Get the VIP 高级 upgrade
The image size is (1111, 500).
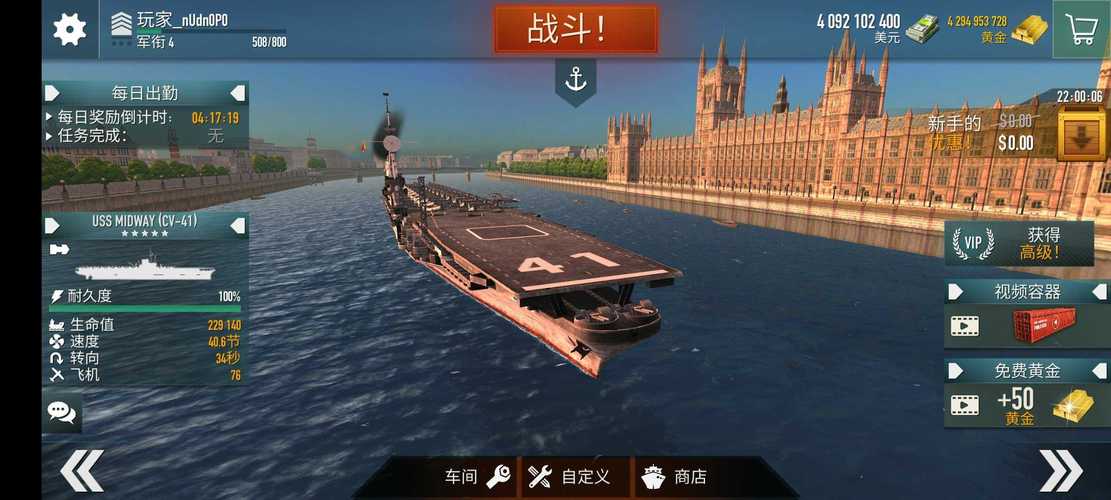point(1018,243)
